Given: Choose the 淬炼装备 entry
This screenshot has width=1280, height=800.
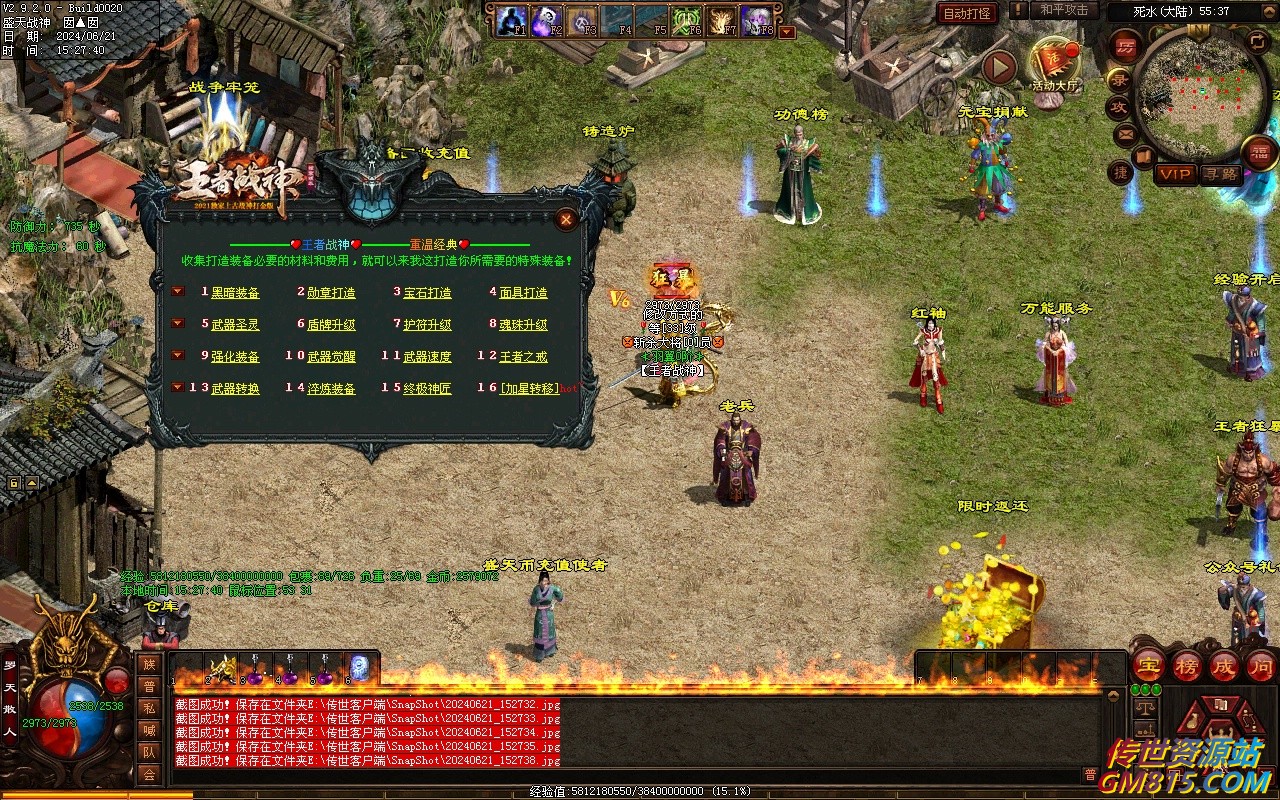Looking at the screenshot, I should point(331,389).
